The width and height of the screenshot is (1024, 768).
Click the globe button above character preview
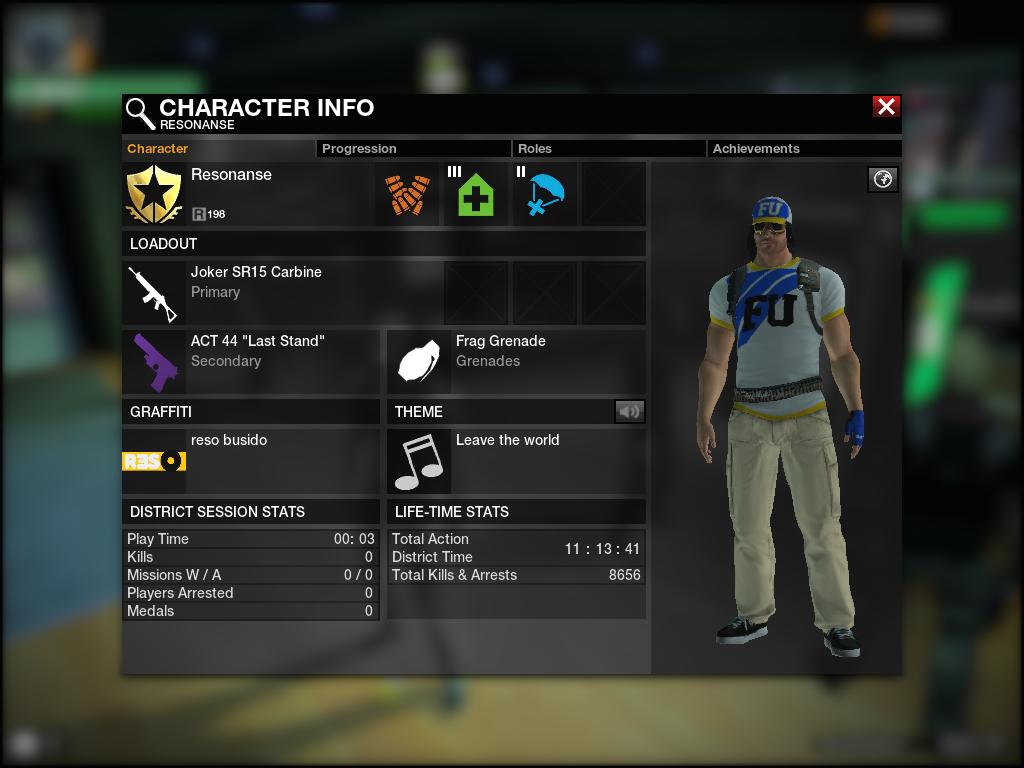coord(882,179)
